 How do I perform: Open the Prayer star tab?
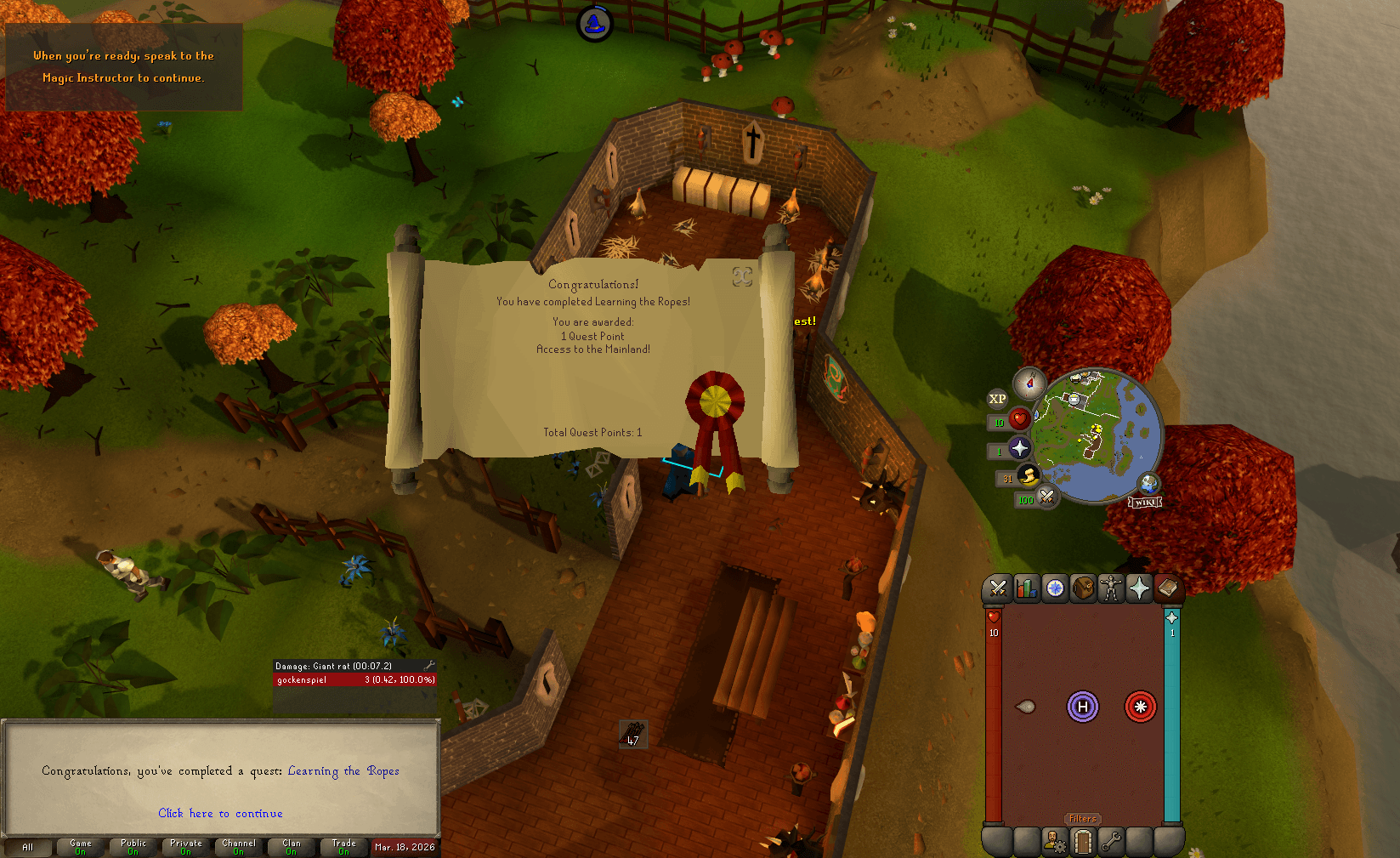pos(1139,588)
